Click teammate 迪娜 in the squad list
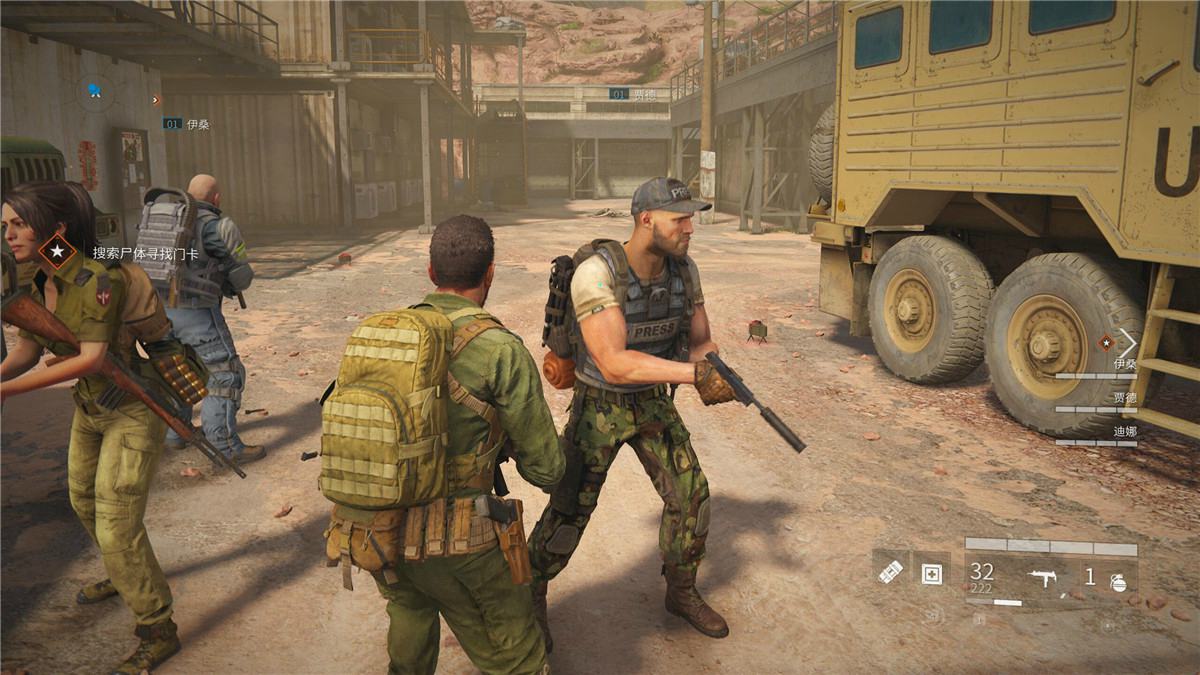This screenshot has width=1200, height=675. 1124,431
